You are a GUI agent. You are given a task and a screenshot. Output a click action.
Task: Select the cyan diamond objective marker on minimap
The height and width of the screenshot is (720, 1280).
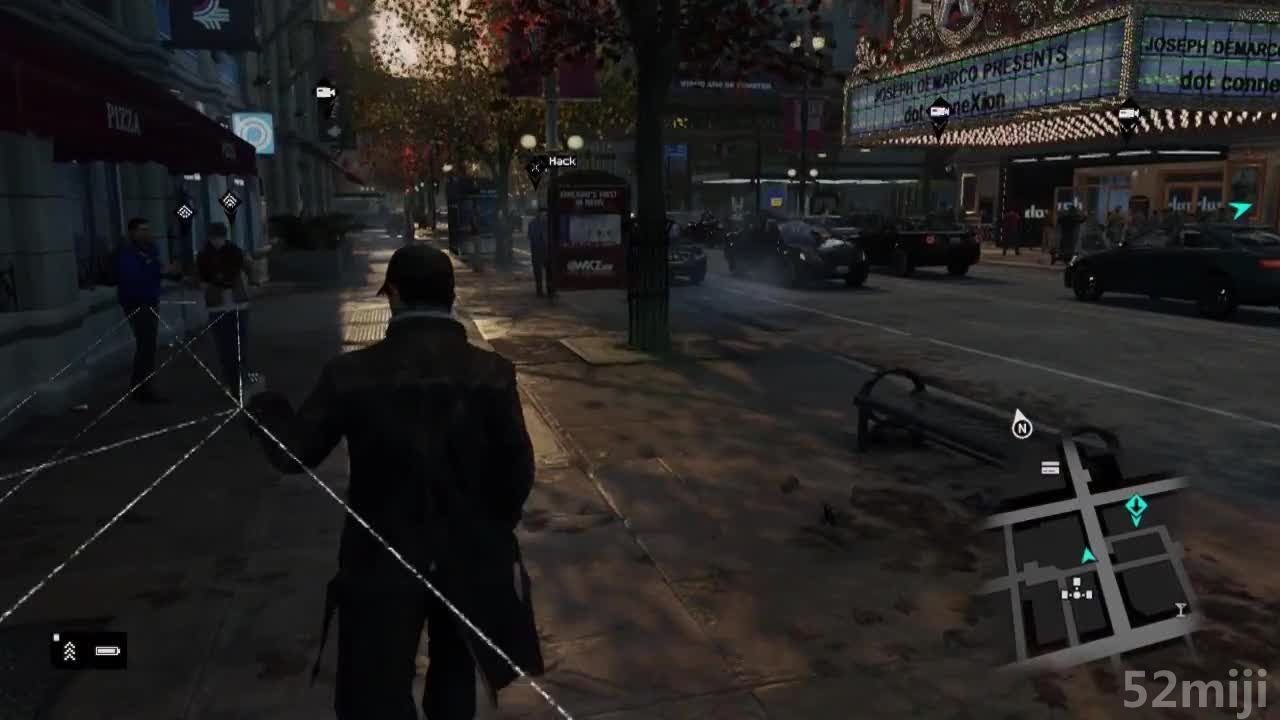pyautogui.click(x=1136, y=507)
